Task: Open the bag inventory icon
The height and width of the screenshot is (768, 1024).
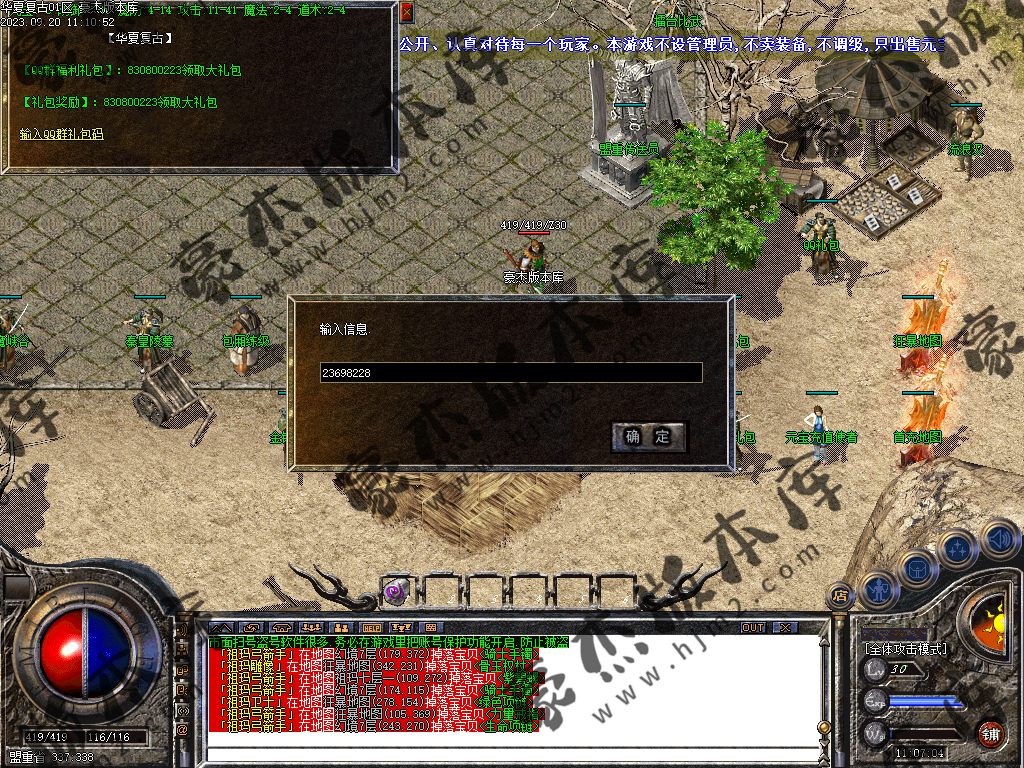Action: pyautogui.click(x=916, y=567)
